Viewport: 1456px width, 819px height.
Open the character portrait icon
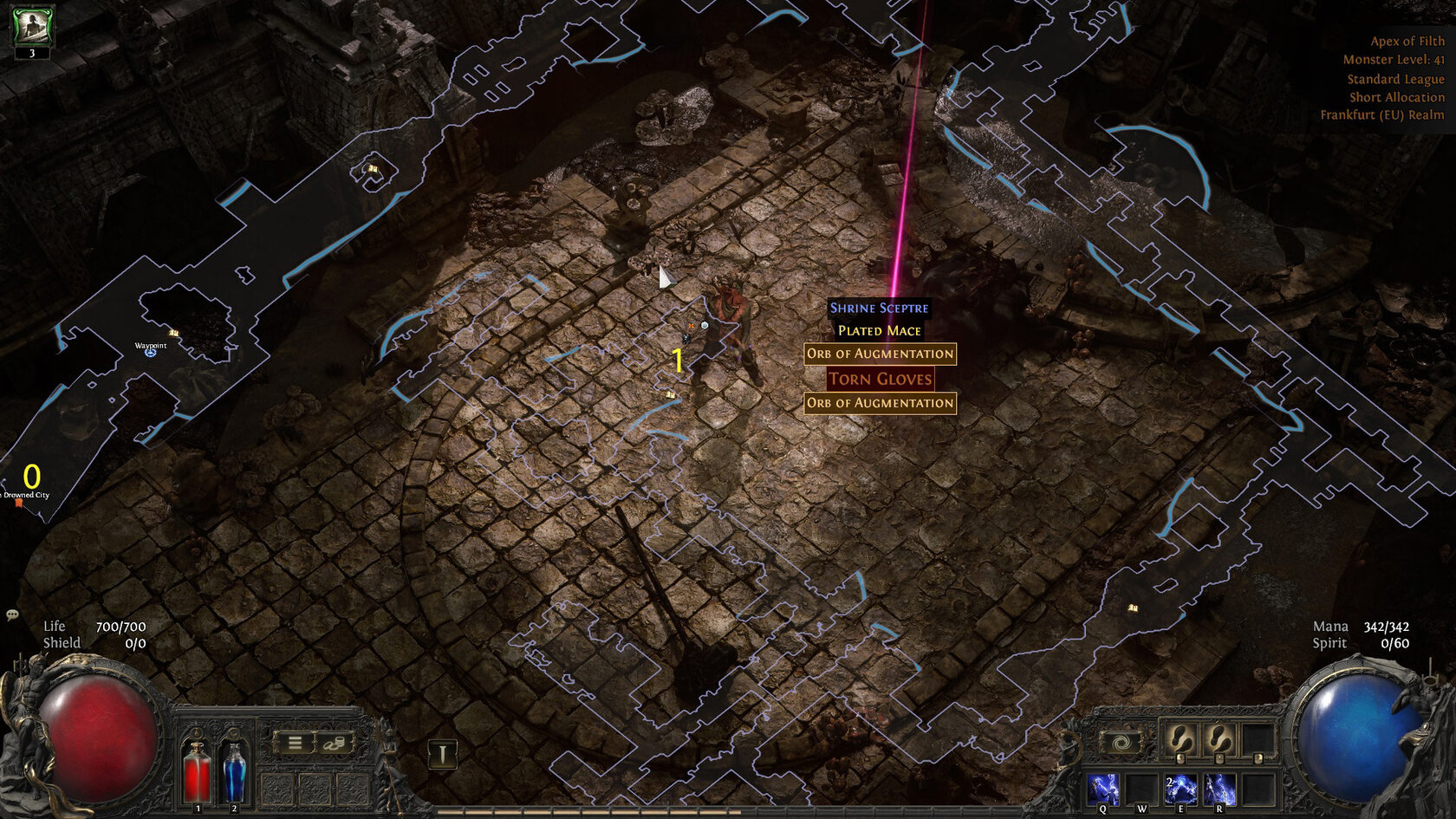[32, 26]
